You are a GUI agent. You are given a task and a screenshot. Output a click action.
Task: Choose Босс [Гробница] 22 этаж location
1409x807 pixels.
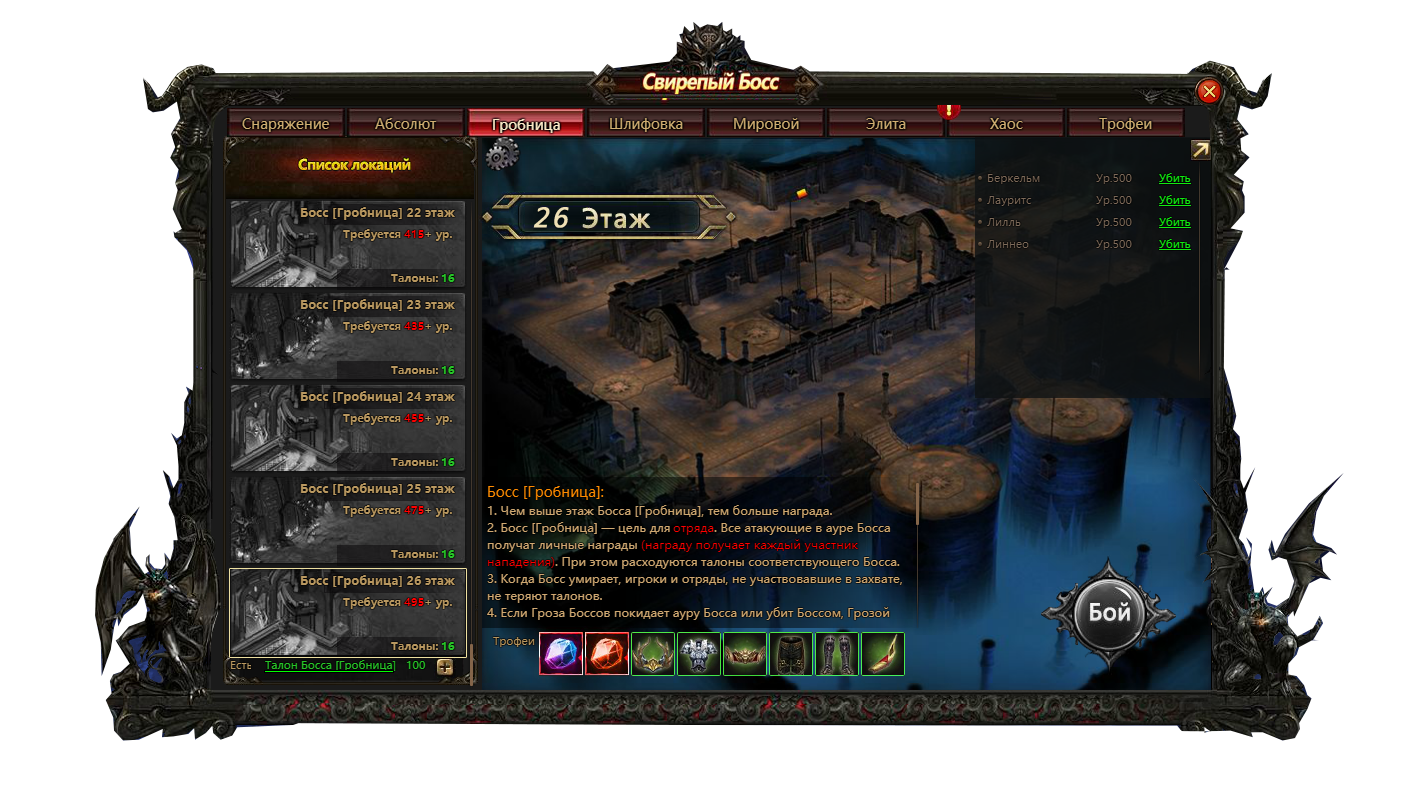(x=347, y=244)
